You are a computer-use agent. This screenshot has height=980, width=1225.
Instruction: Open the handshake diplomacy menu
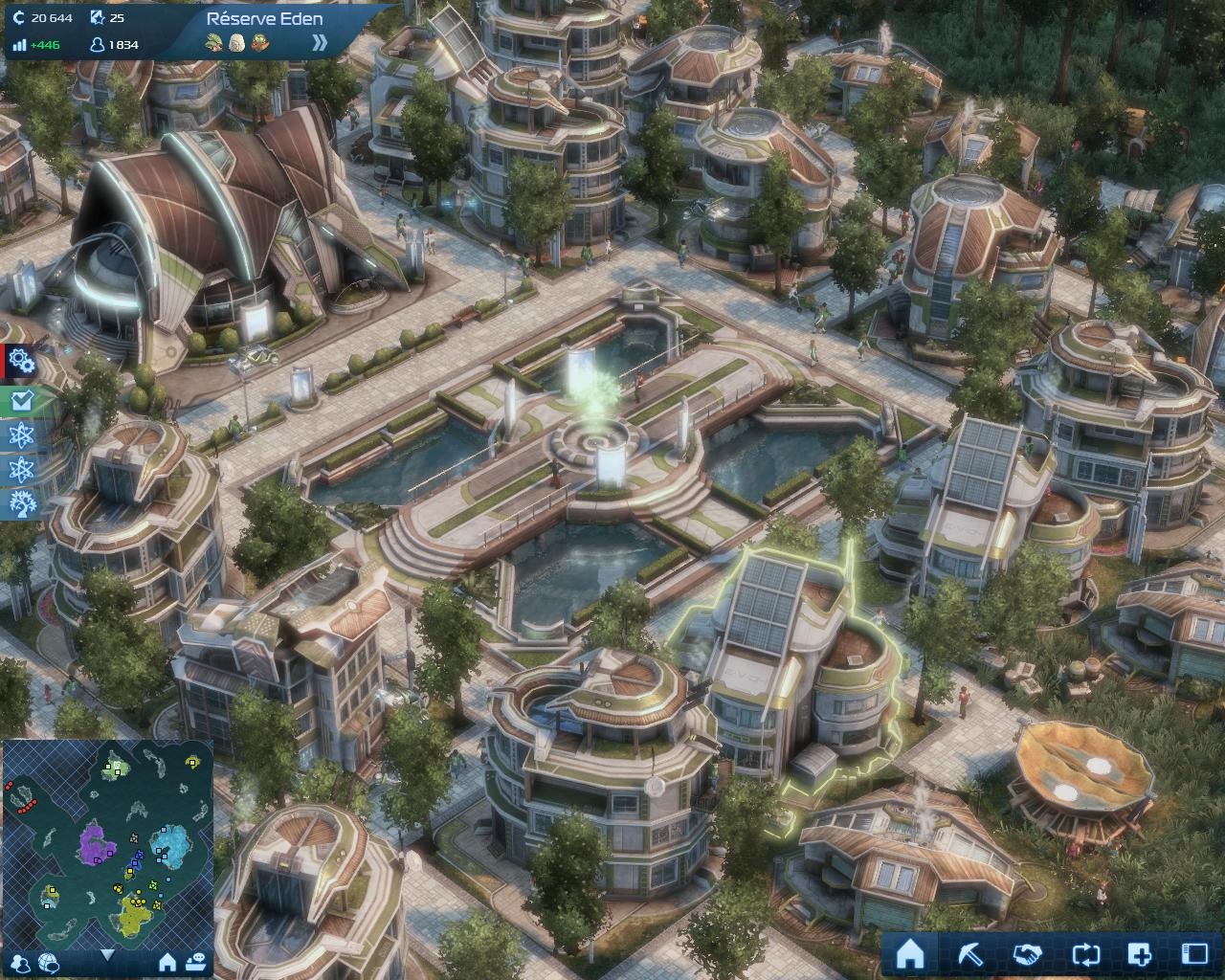click(1027, 953)
